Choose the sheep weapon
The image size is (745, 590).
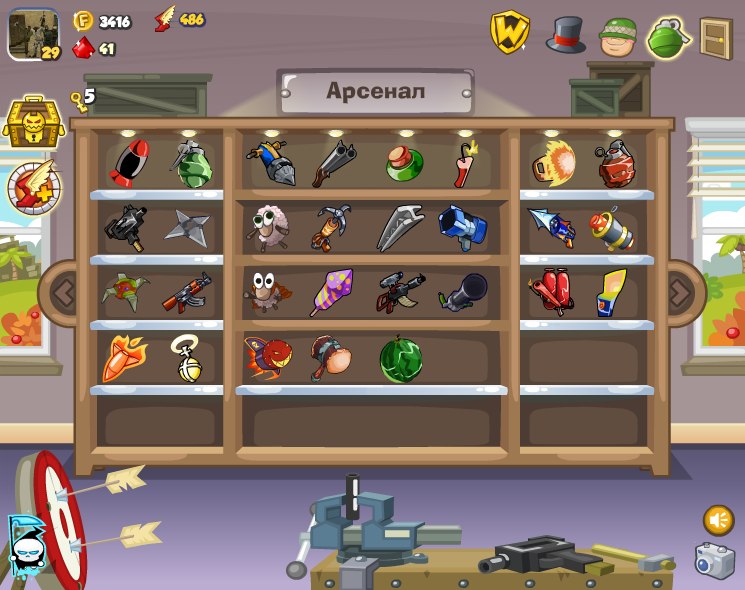pos(267,227)
